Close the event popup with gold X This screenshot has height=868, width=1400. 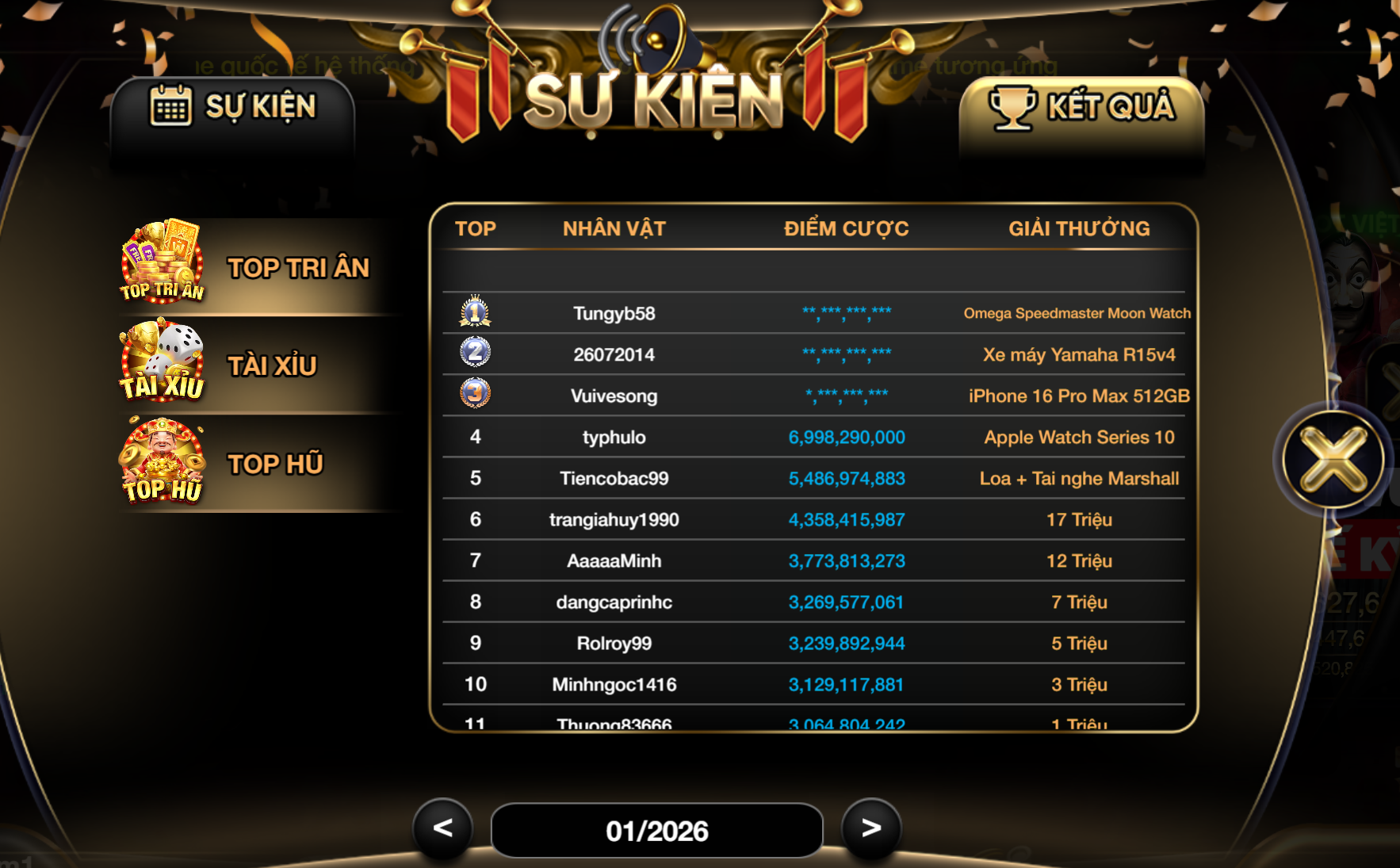pos(1333,460)
